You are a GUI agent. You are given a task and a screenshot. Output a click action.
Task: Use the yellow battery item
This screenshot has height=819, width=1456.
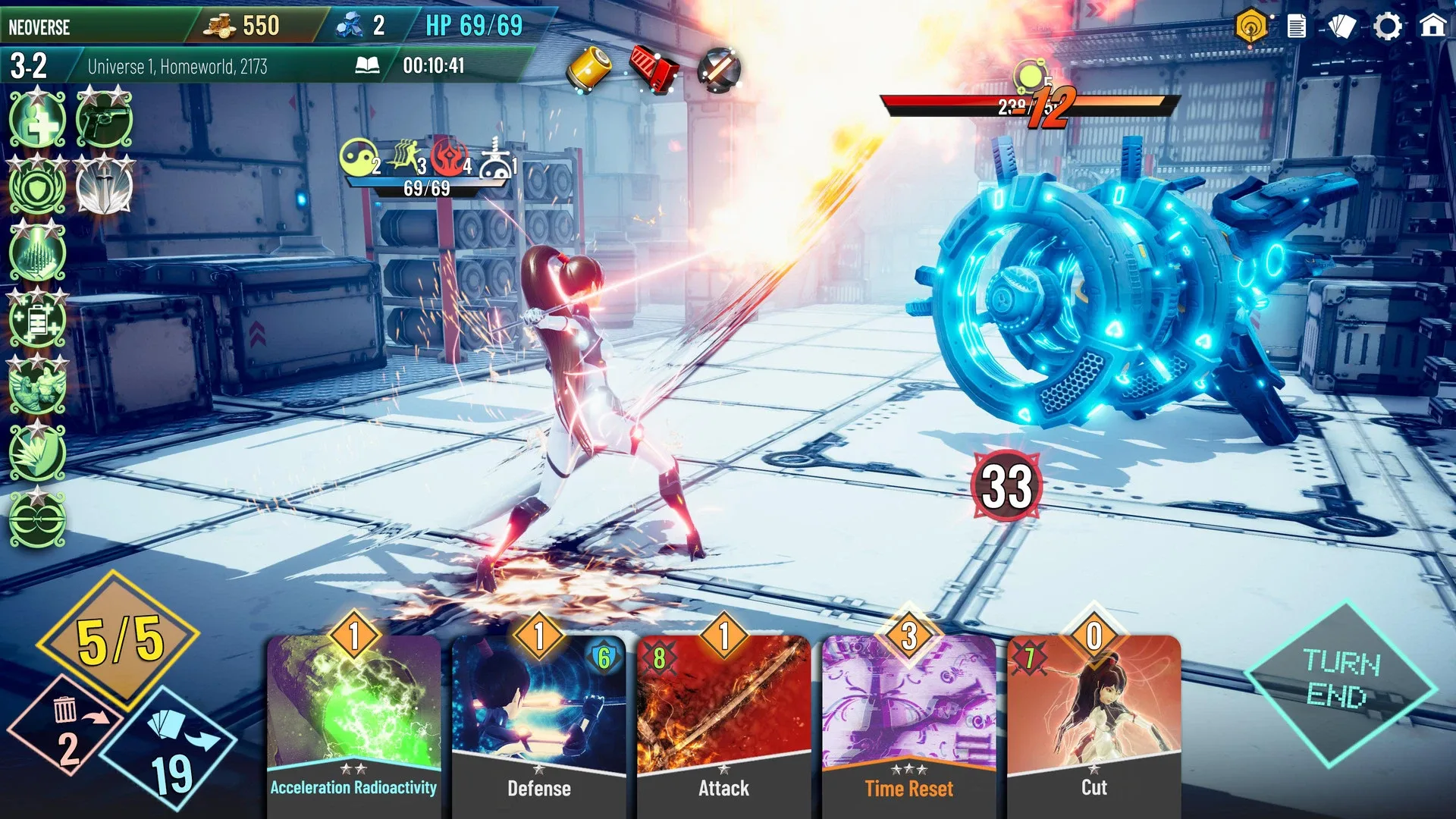click(591, 70)
